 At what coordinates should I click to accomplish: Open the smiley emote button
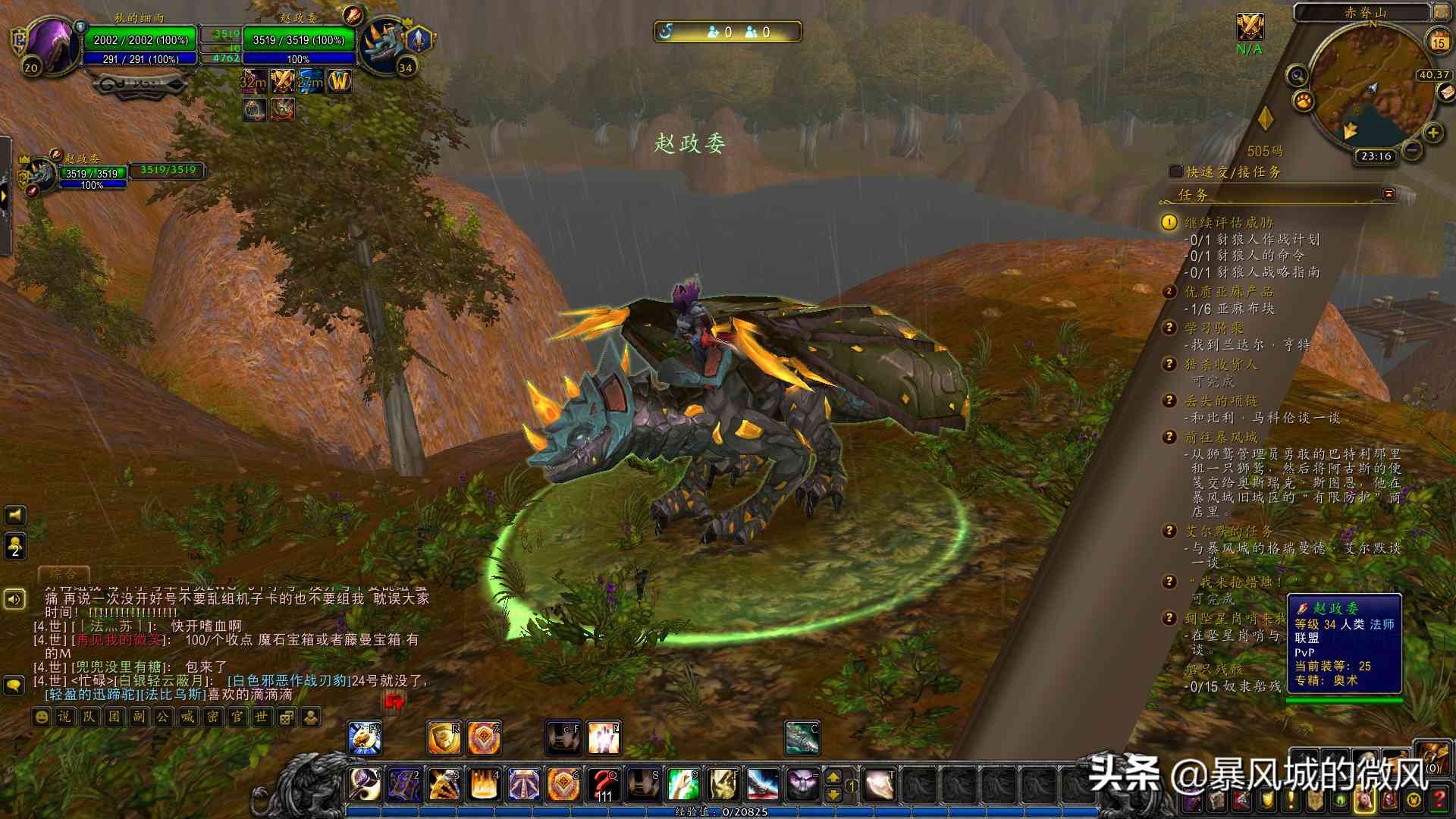pos(42,717)
